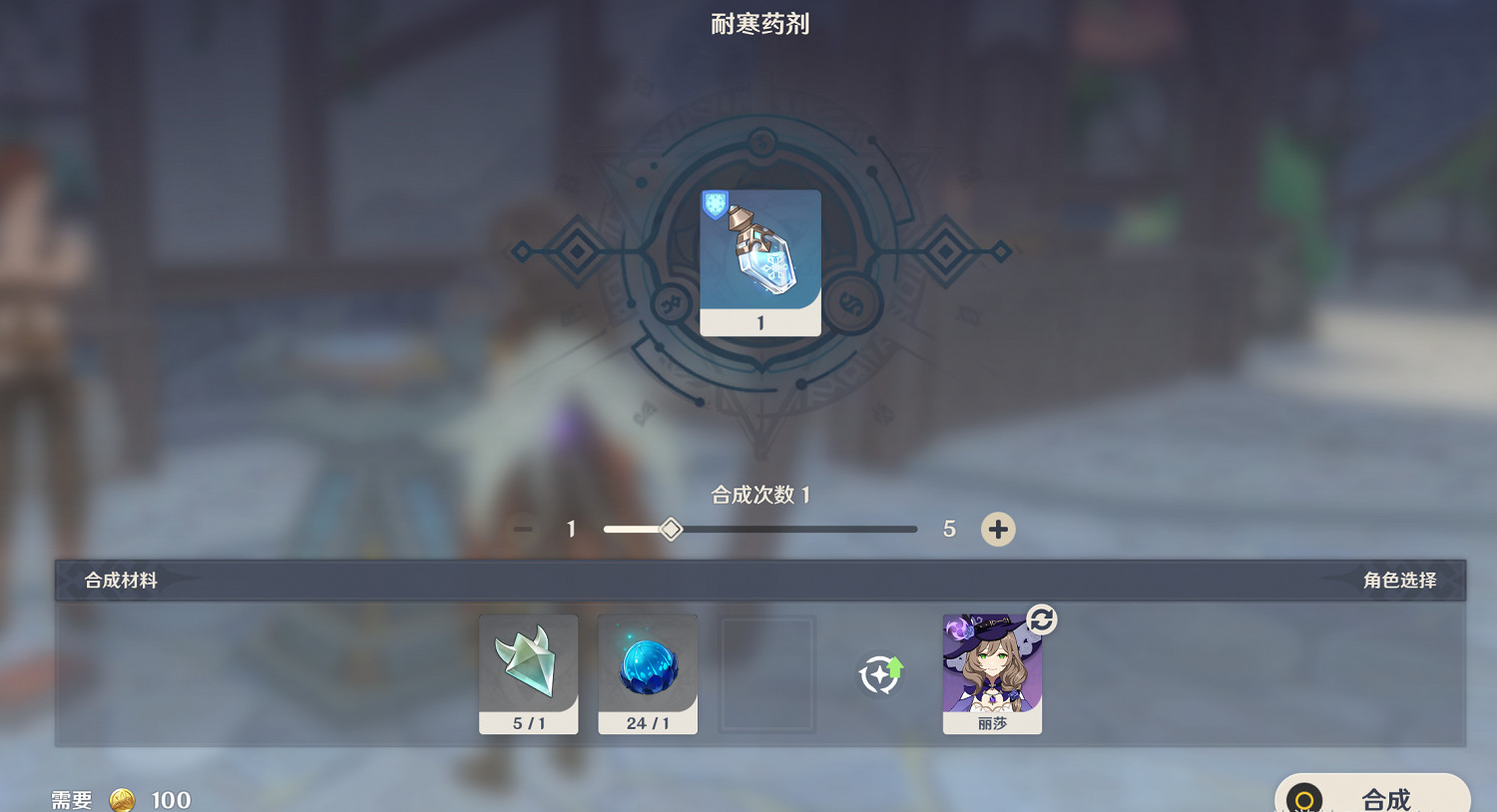The image size is (1497, 812).
Task: Click the ring icon inside the 合成 button
Action: (1302, 797)
